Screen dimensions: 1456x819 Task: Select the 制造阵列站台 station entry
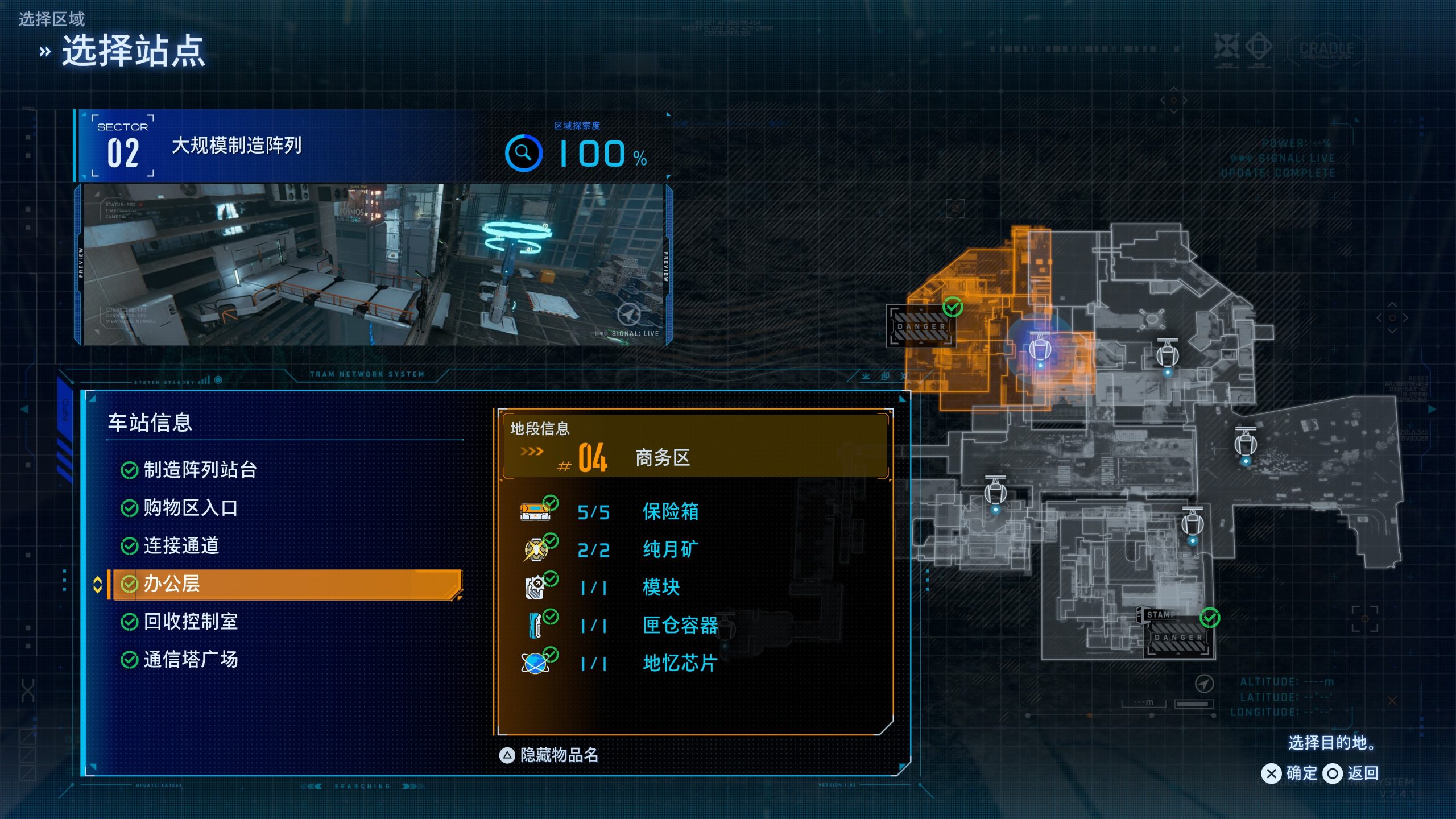tap(199, 470)
